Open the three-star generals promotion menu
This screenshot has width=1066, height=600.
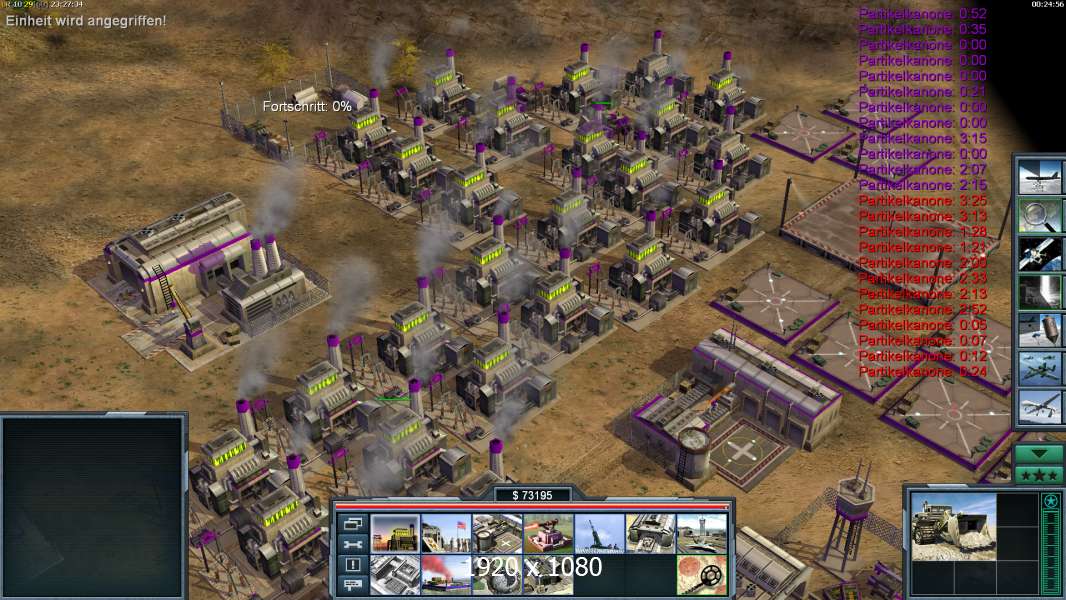pyautogui.click(x=1039, y=474)
